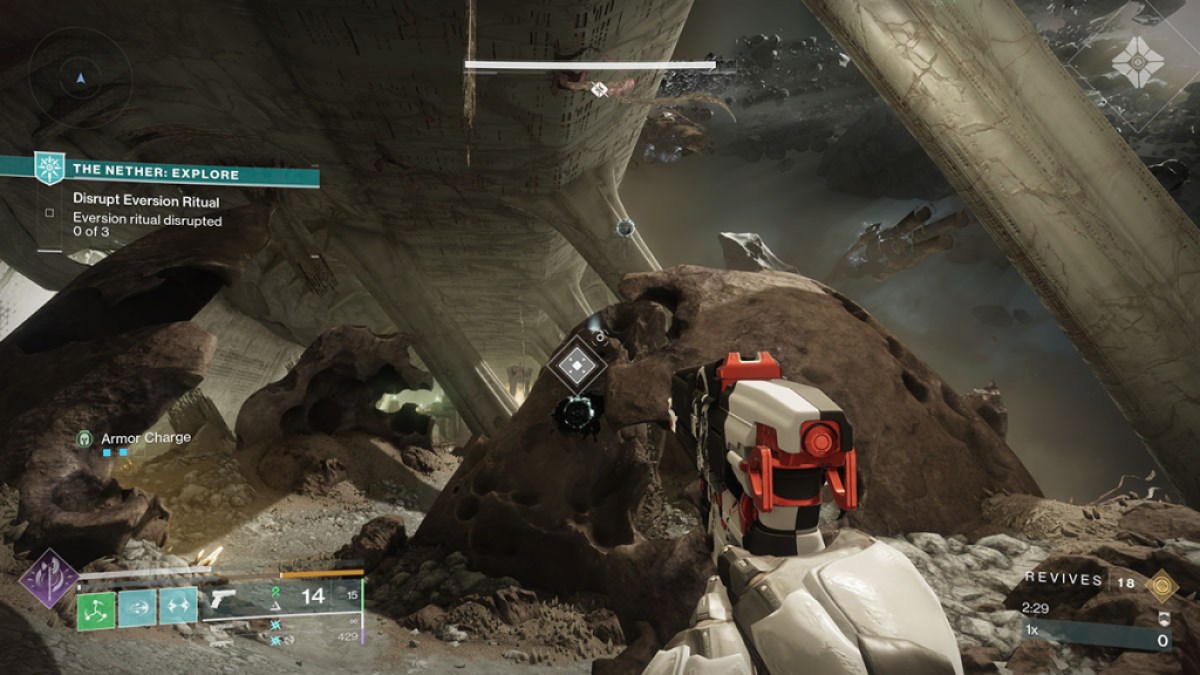Activate the blue four-point star ability icon
The width and height of the screenshot is (1200, 675).
pyautogui.click(x=178, y=606)
